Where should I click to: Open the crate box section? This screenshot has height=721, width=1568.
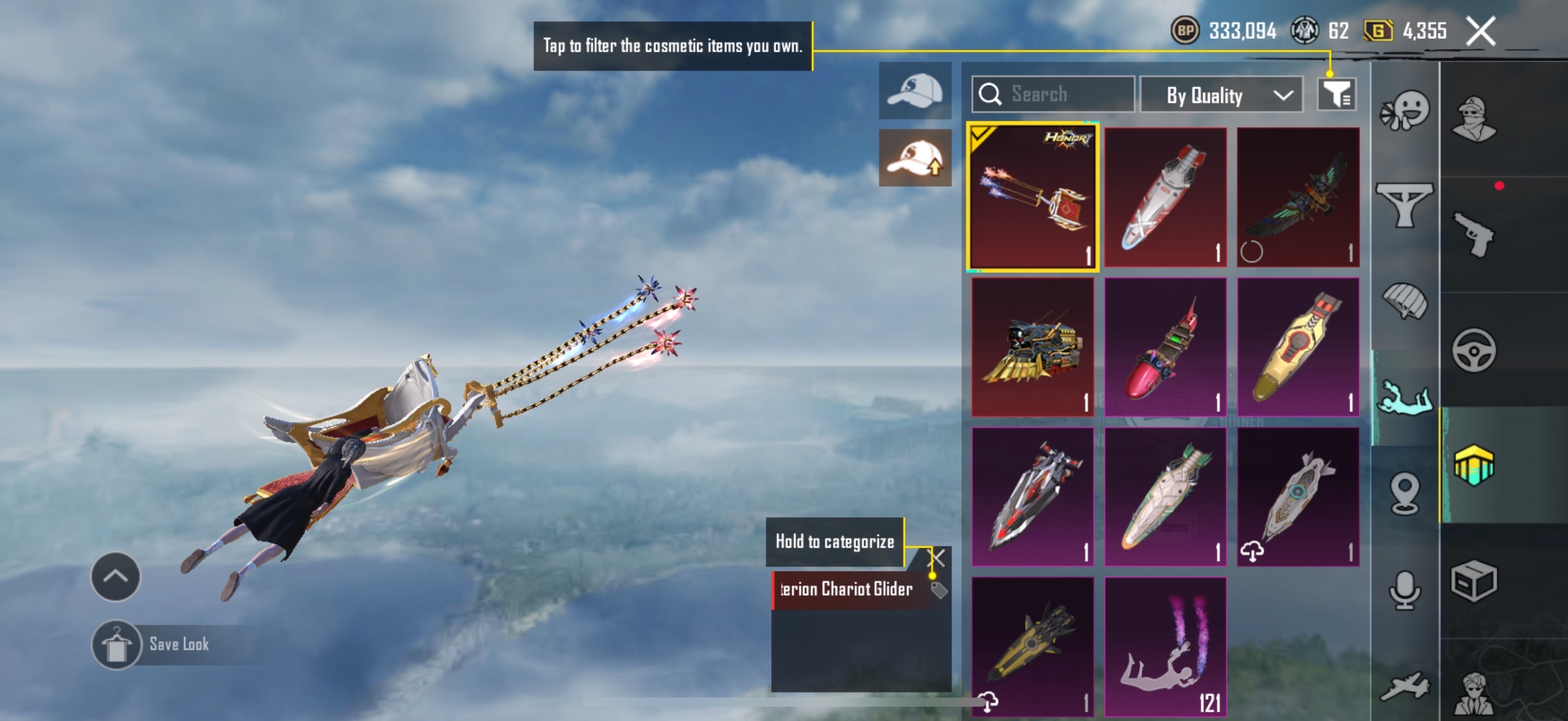coord(1474,580)
